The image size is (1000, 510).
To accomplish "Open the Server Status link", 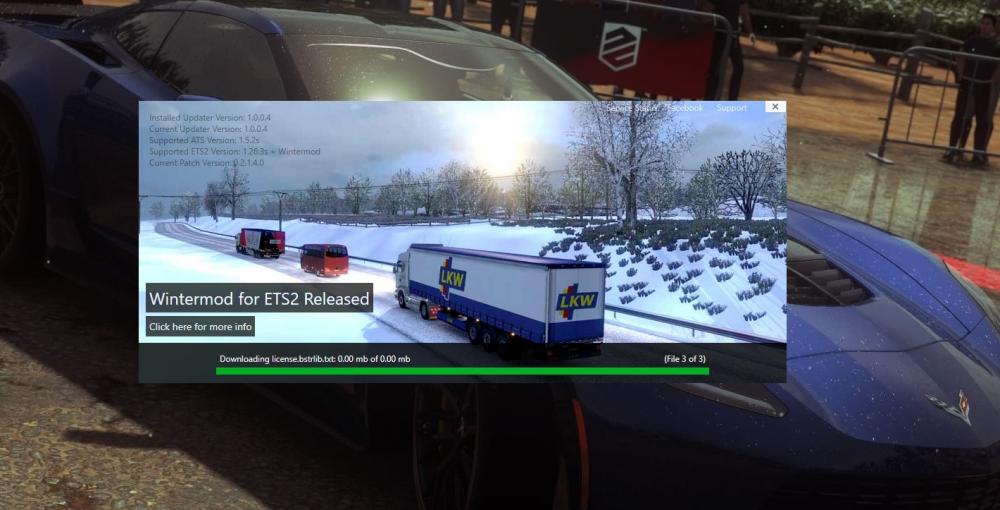I will [630, 108].
